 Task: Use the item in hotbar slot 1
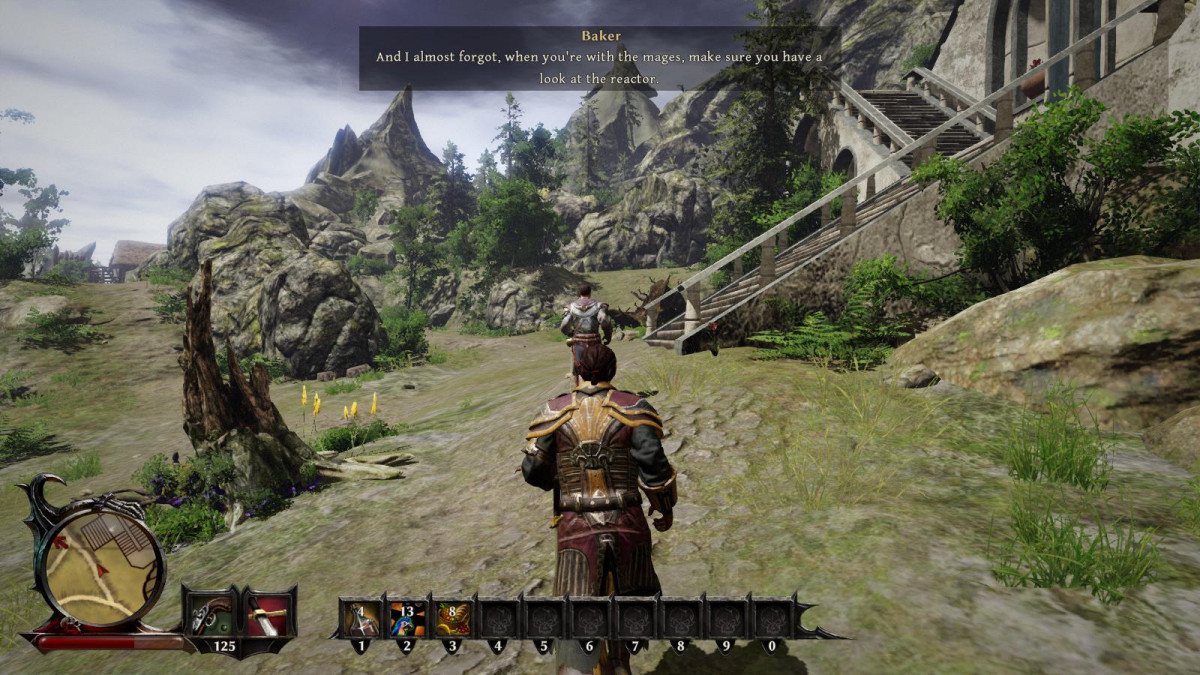coord(362,619)
